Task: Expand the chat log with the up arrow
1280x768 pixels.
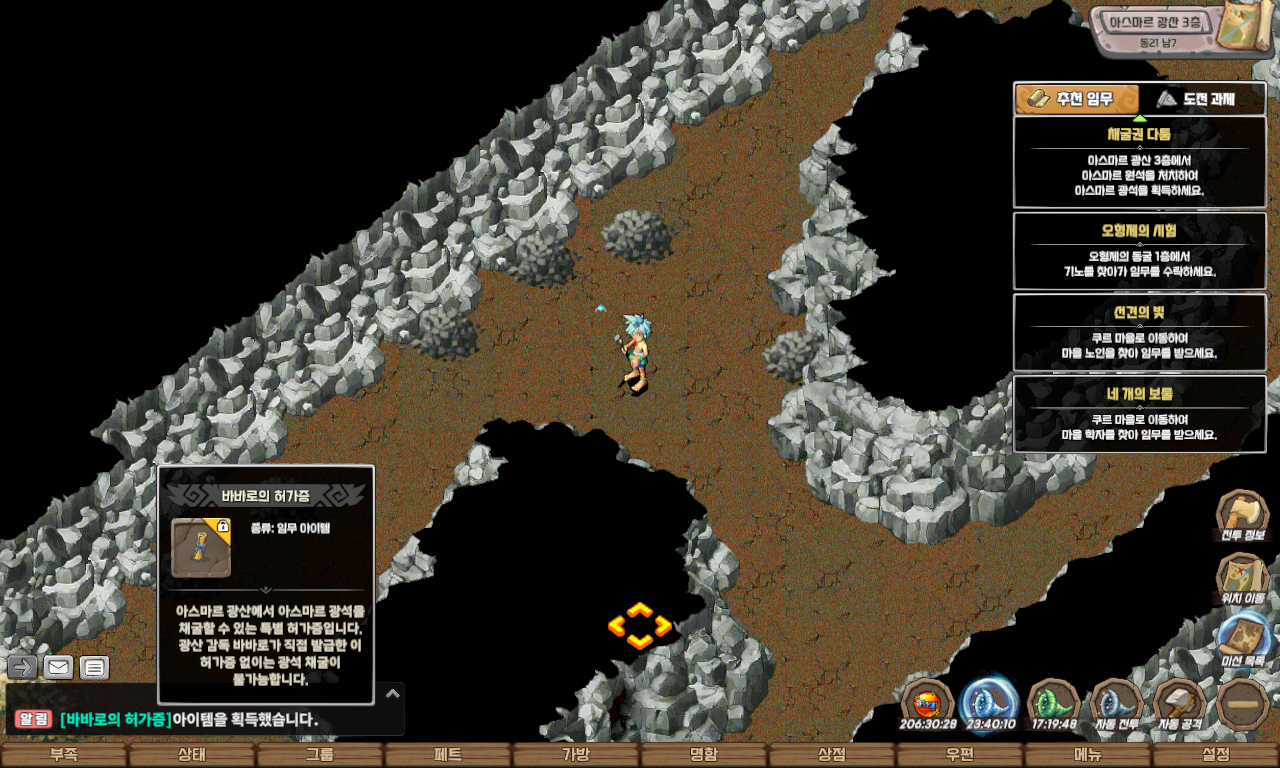Action: [x=393, y=693]
